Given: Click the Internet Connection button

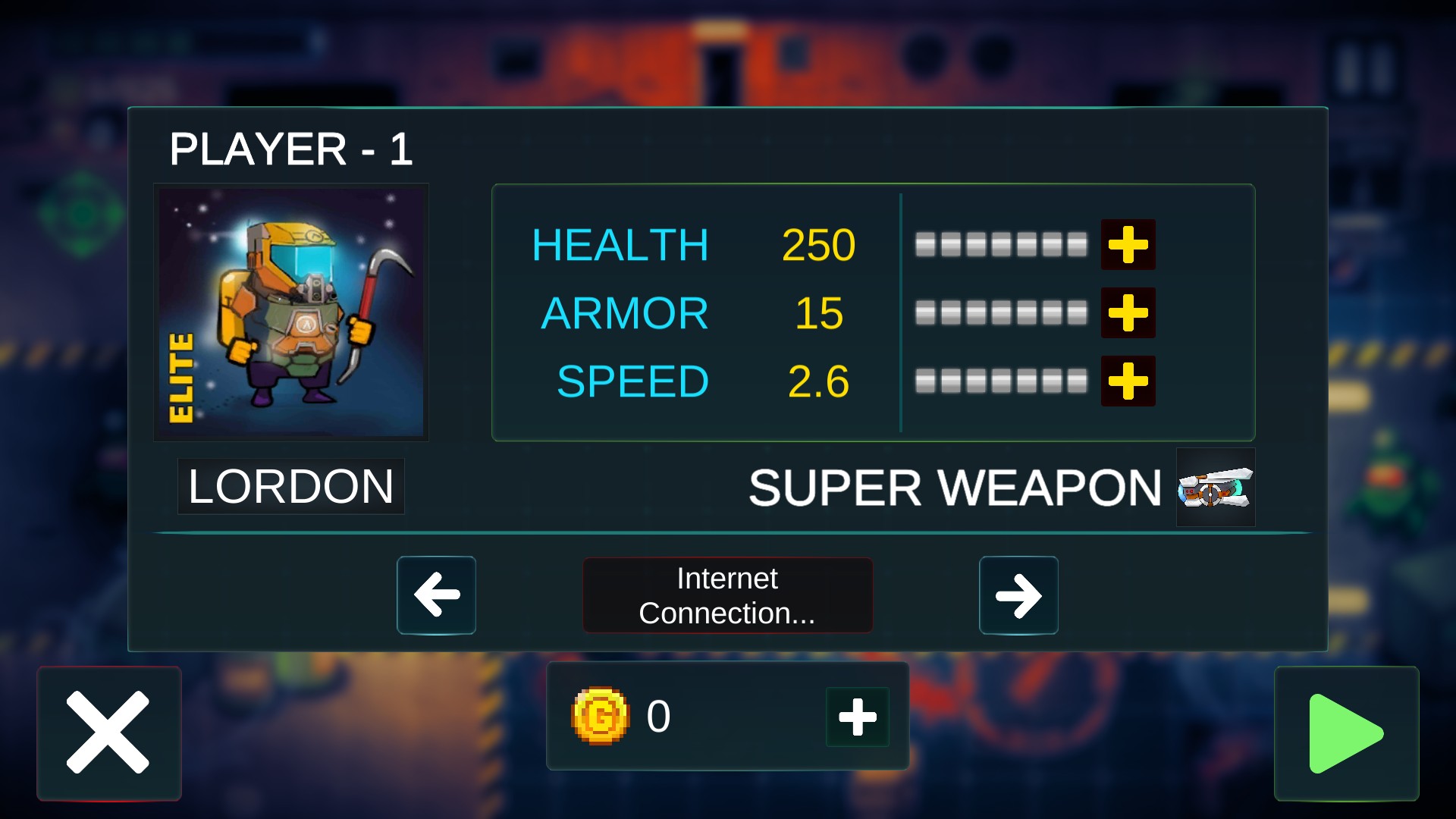Looking at the screenshot, I should pyautogui.click(x=727, y=595).
